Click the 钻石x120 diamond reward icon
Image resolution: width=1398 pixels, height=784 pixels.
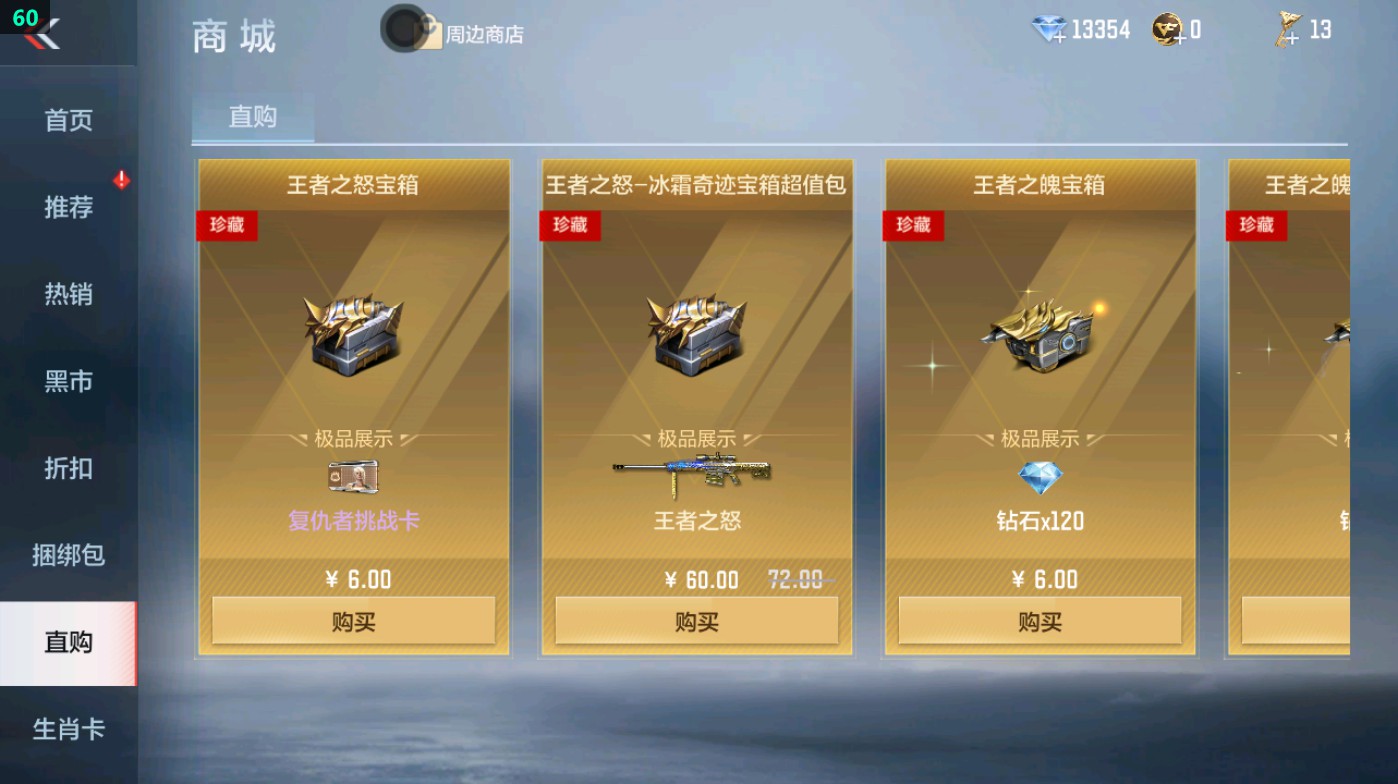[1038, 475]
